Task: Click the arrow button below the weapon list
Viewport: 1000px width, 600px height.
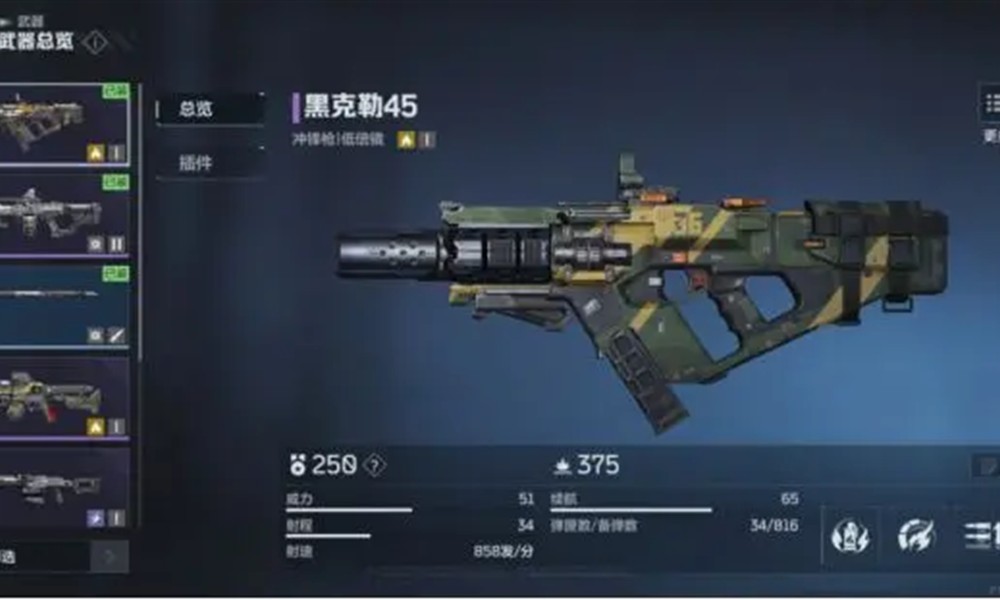Action: 110,557
